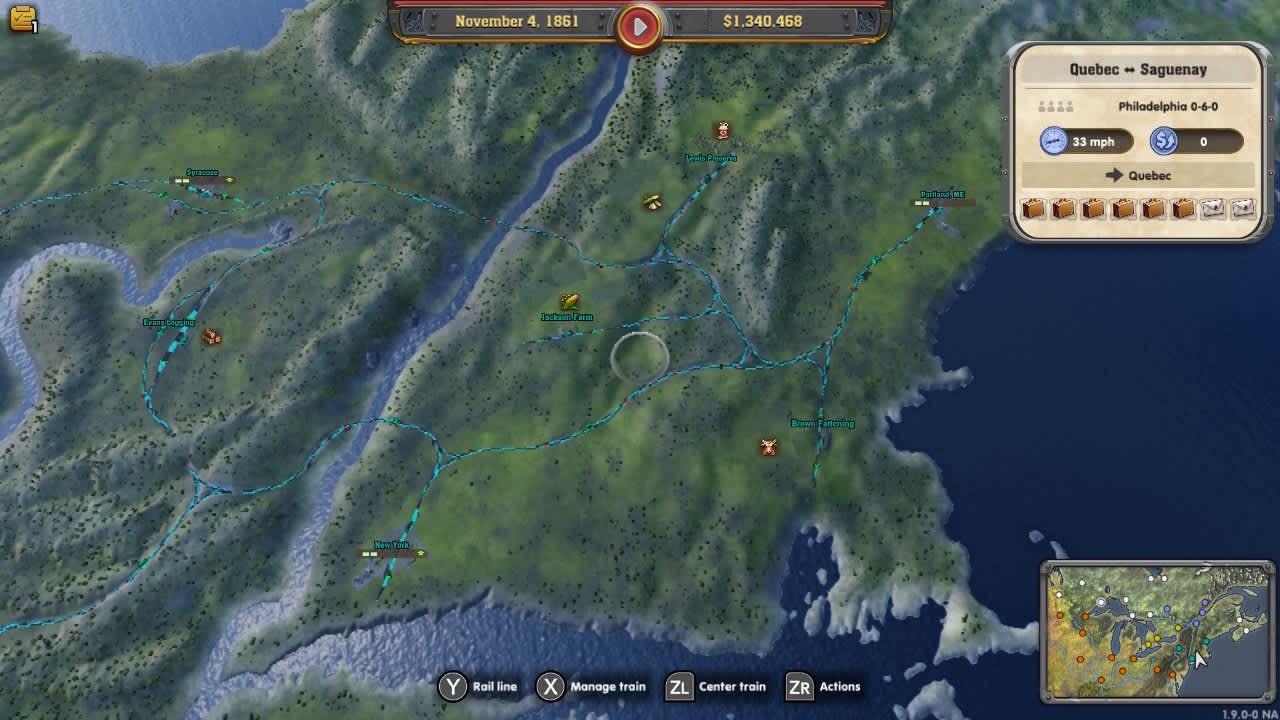The image size is (1280, 720).
Task: Click the Lewis Preserve industry icon
Action: 722,130
